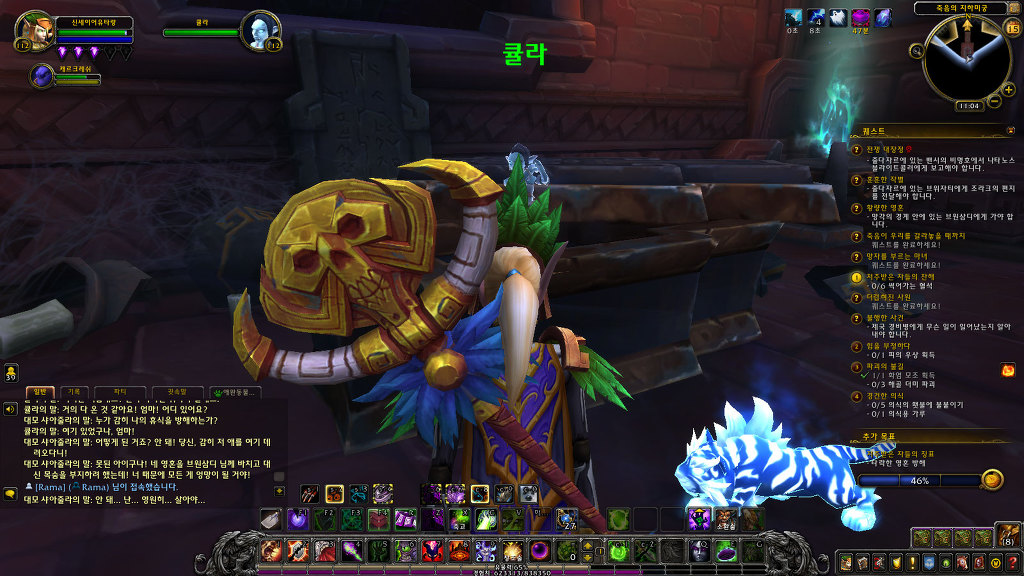
Task: Select the target portrait of 쿨라
Action: [x=259, y=30]
